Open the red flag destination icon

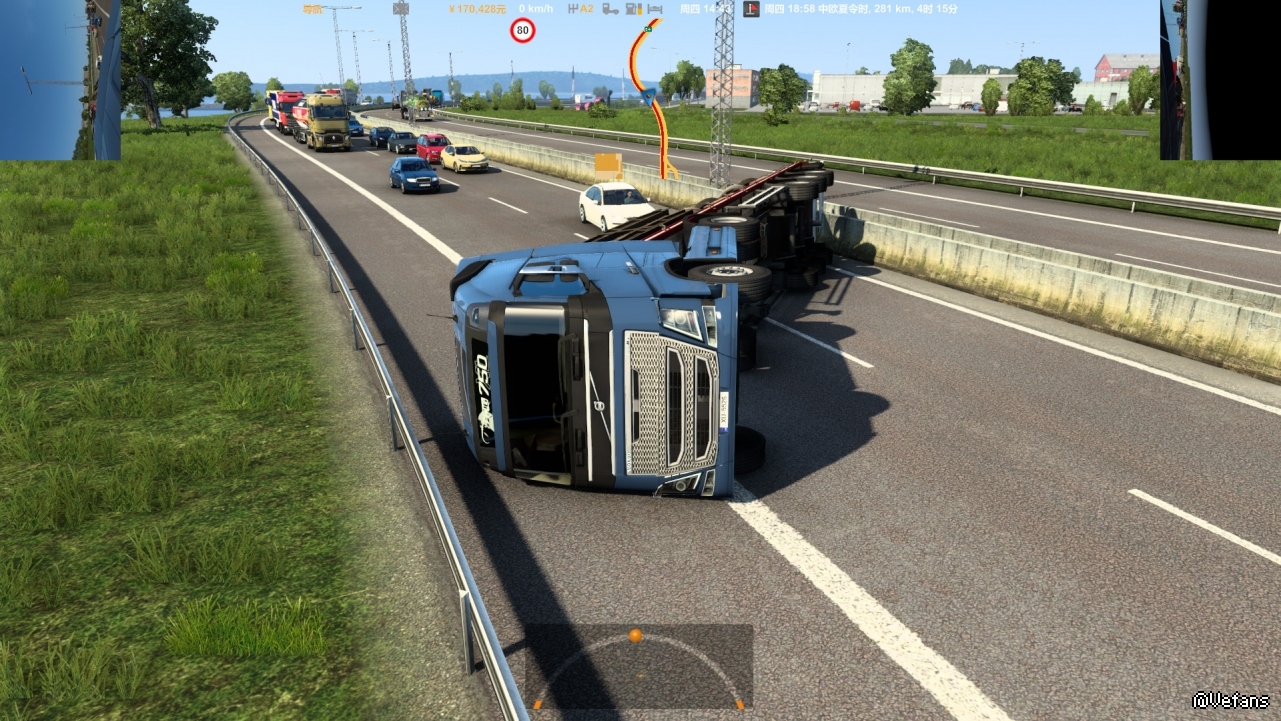pos(751,9)
